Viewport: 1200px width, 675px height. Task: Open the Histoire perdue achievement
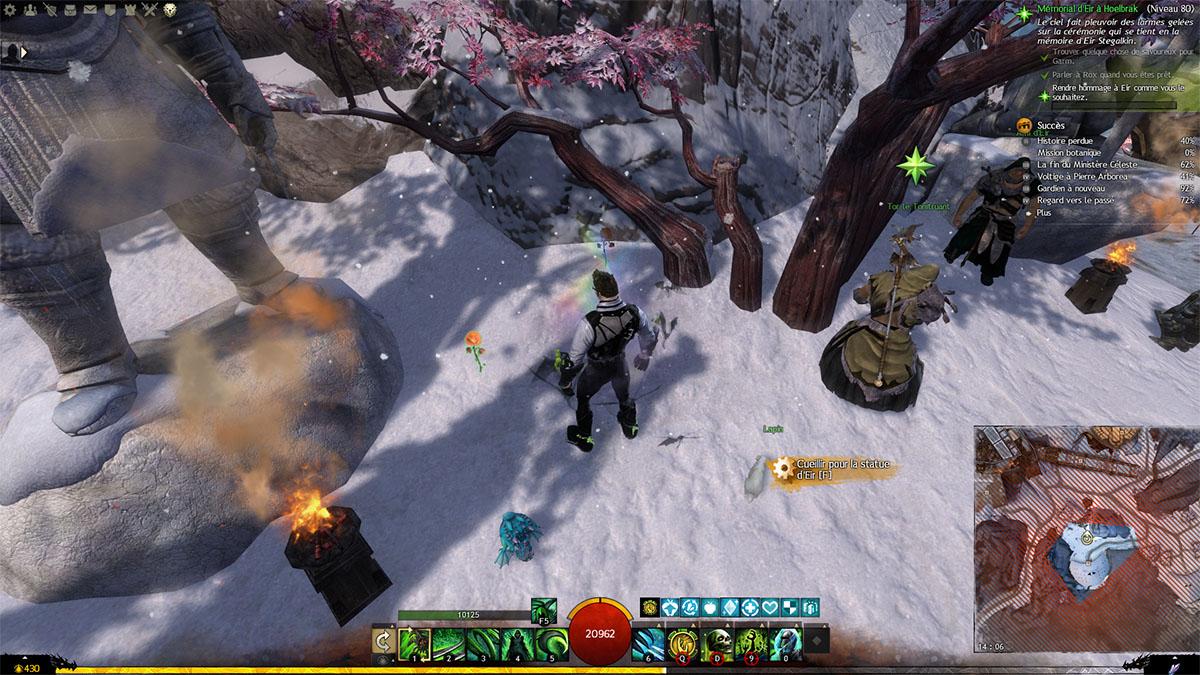click(x=1065, y=141)
